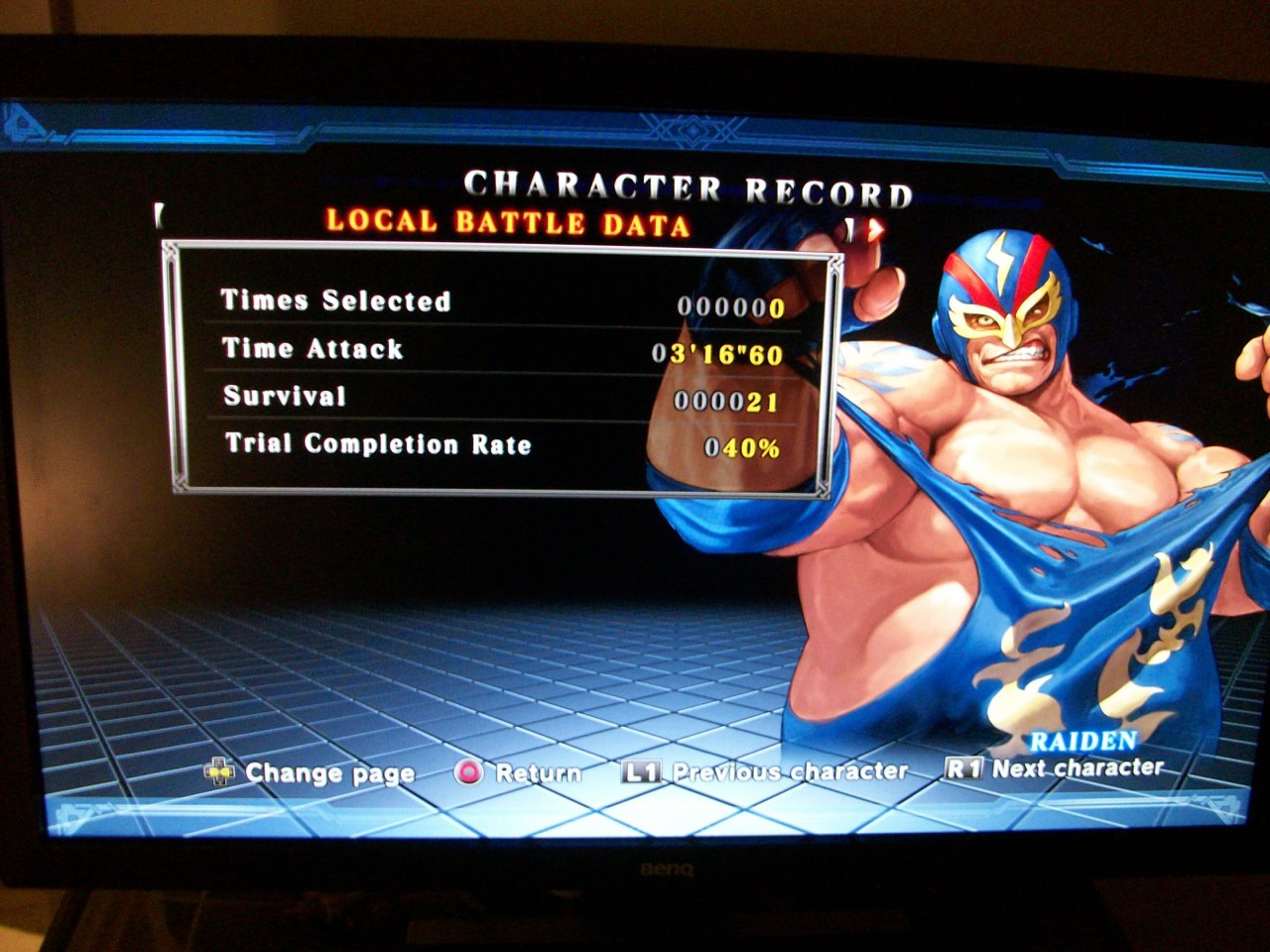Click the red next-page arrow beside the header
This screenshot has width=1270, height=952.
click(873, 230)
